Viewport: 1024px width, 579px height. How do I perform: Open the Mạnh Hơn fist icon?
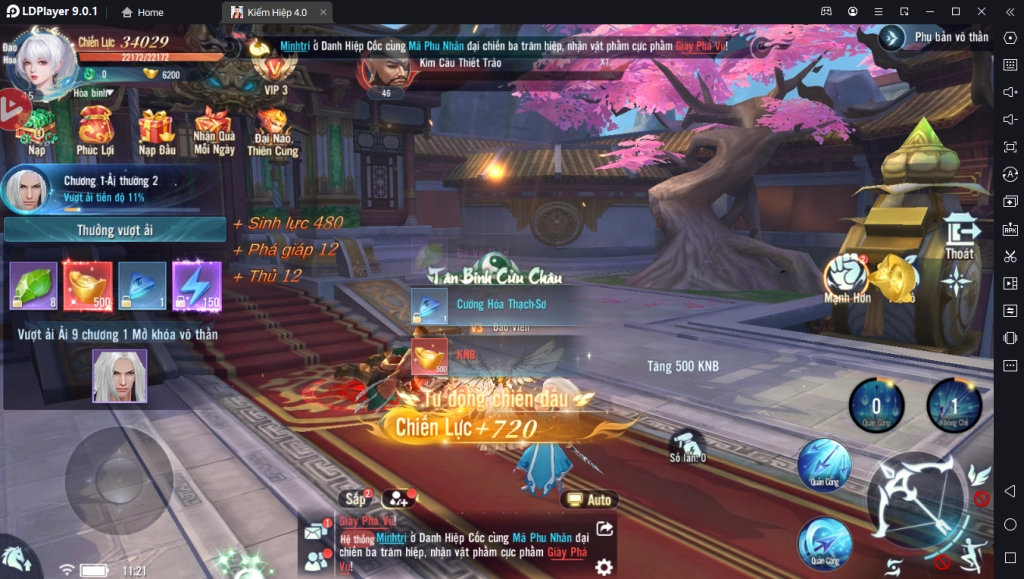(x=846, y=277)
